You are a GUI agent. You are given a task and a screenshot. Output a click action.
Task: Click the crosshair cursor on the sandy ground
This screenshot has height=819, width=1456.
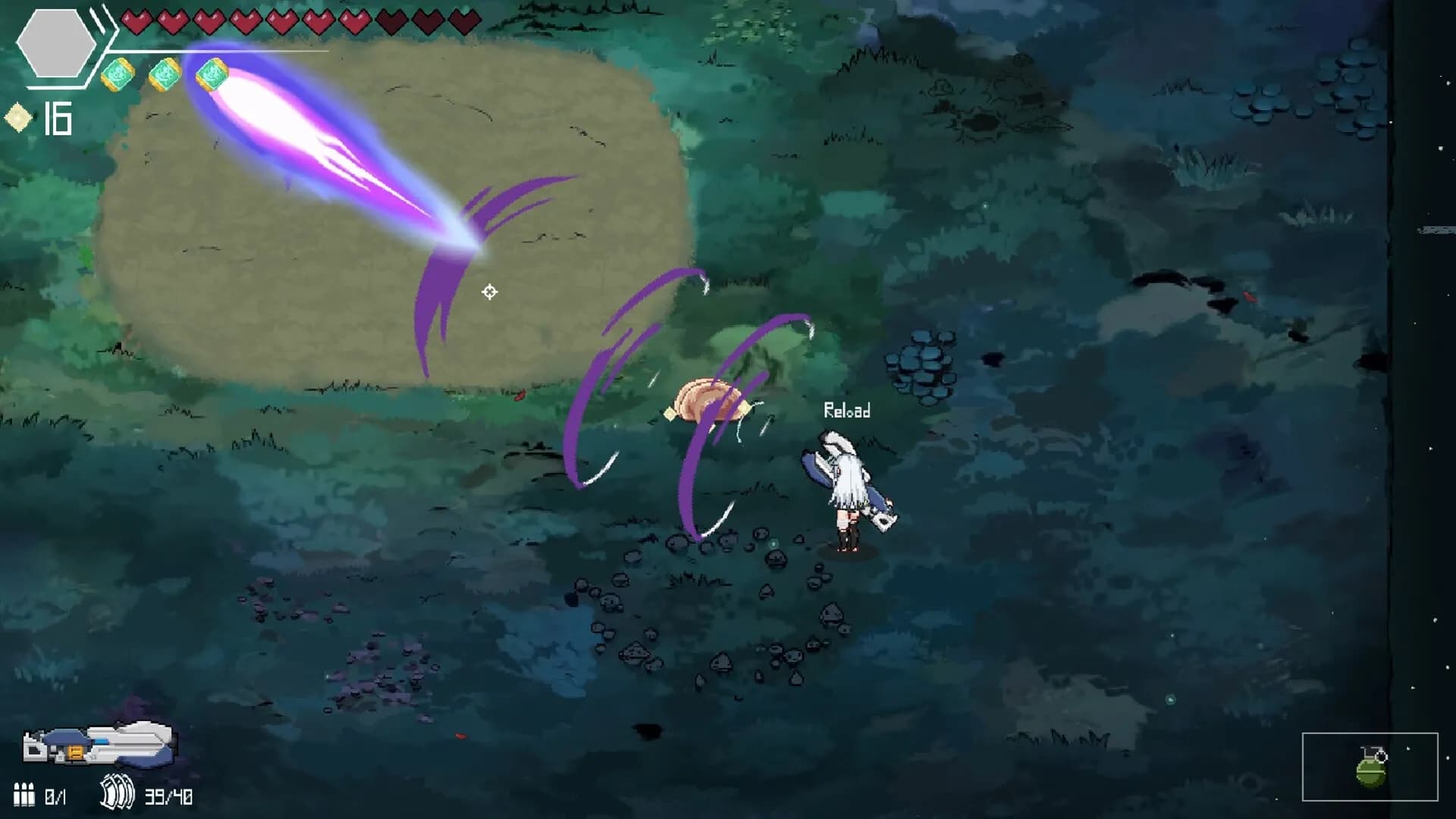[x=490, y=291]
